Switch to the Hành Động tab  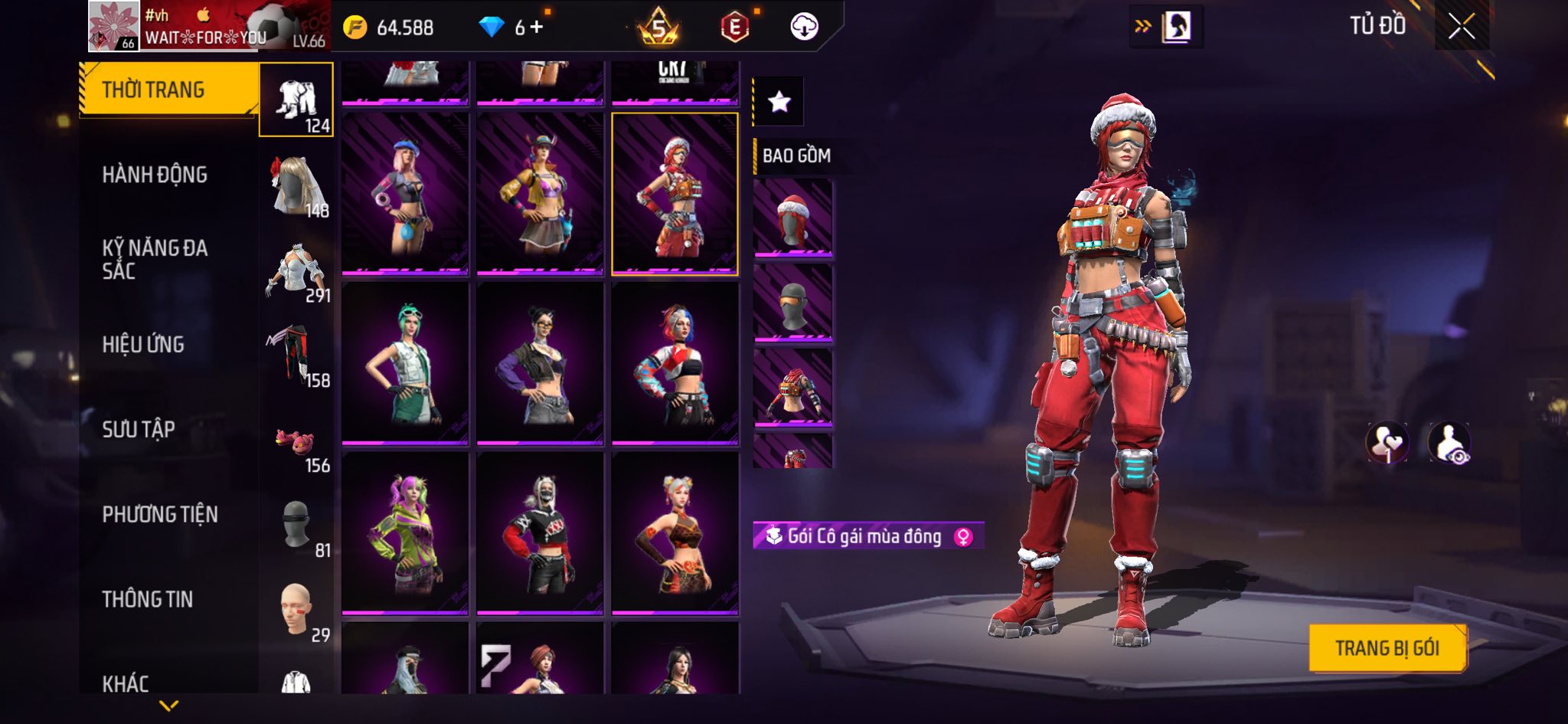click(x=155, y=175)
